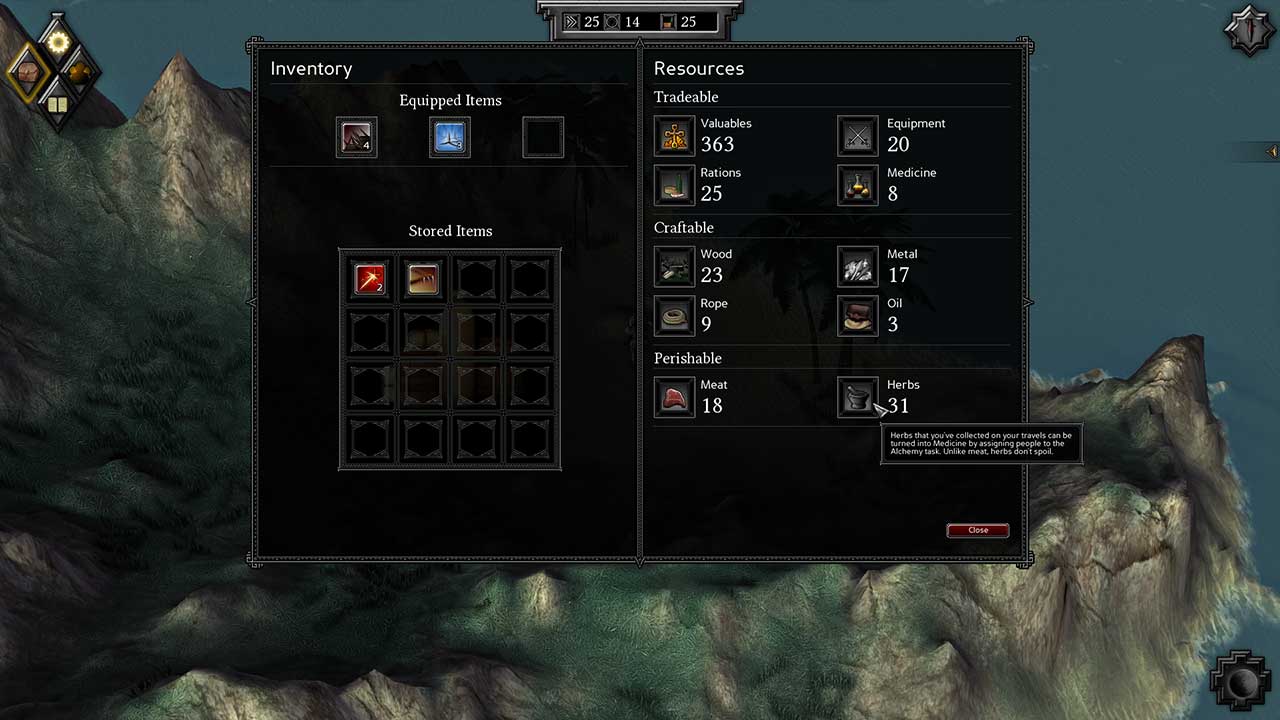
Task: Click the Wood resource icon
Action: pos(674,266)
